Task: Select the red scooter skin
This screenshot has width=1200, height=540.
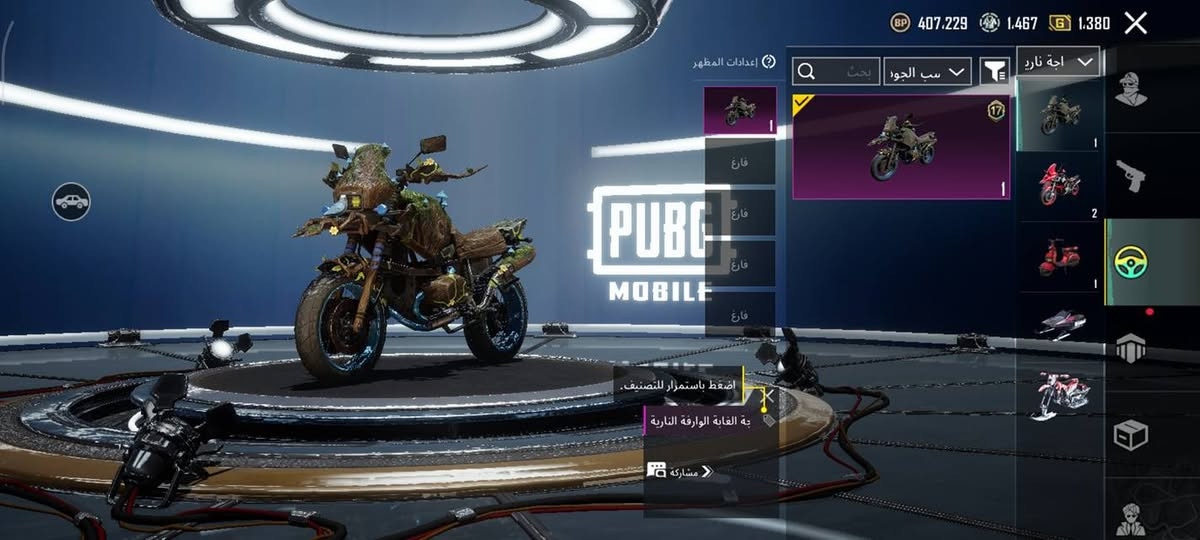Action: tap(1059, 257)
